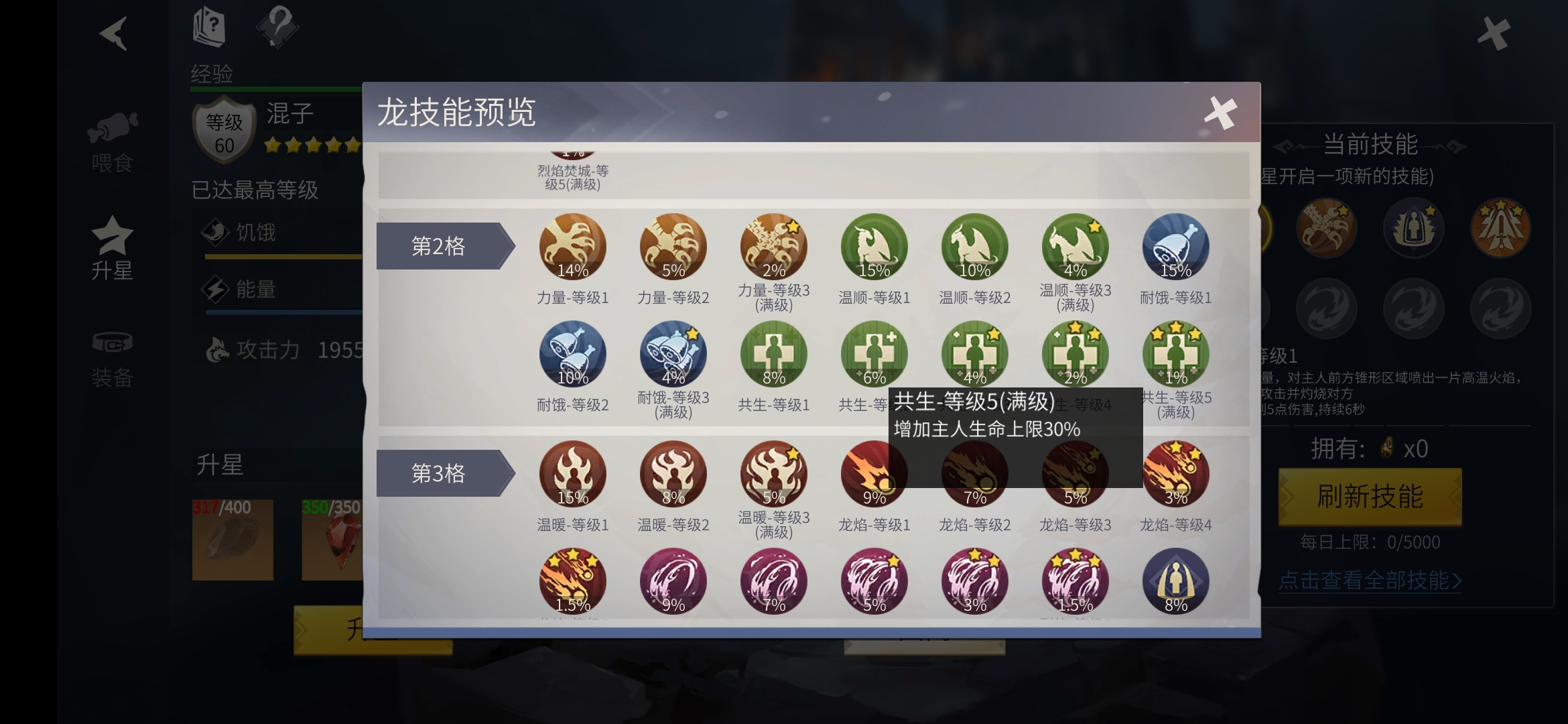Select the 龙焰-等级4 meteor skill icon
Viewport: 1568px width, 724px height.
click(x=1176, y=473)
